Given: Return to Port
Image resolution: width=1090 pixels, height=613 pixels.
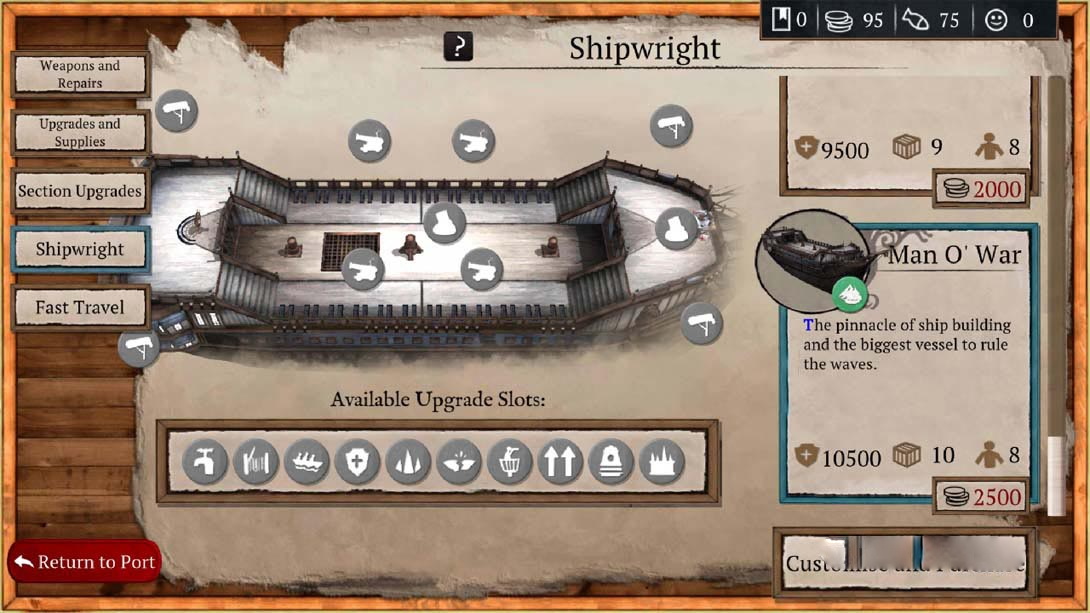Looking at the screenshot, I should point(84,562).
